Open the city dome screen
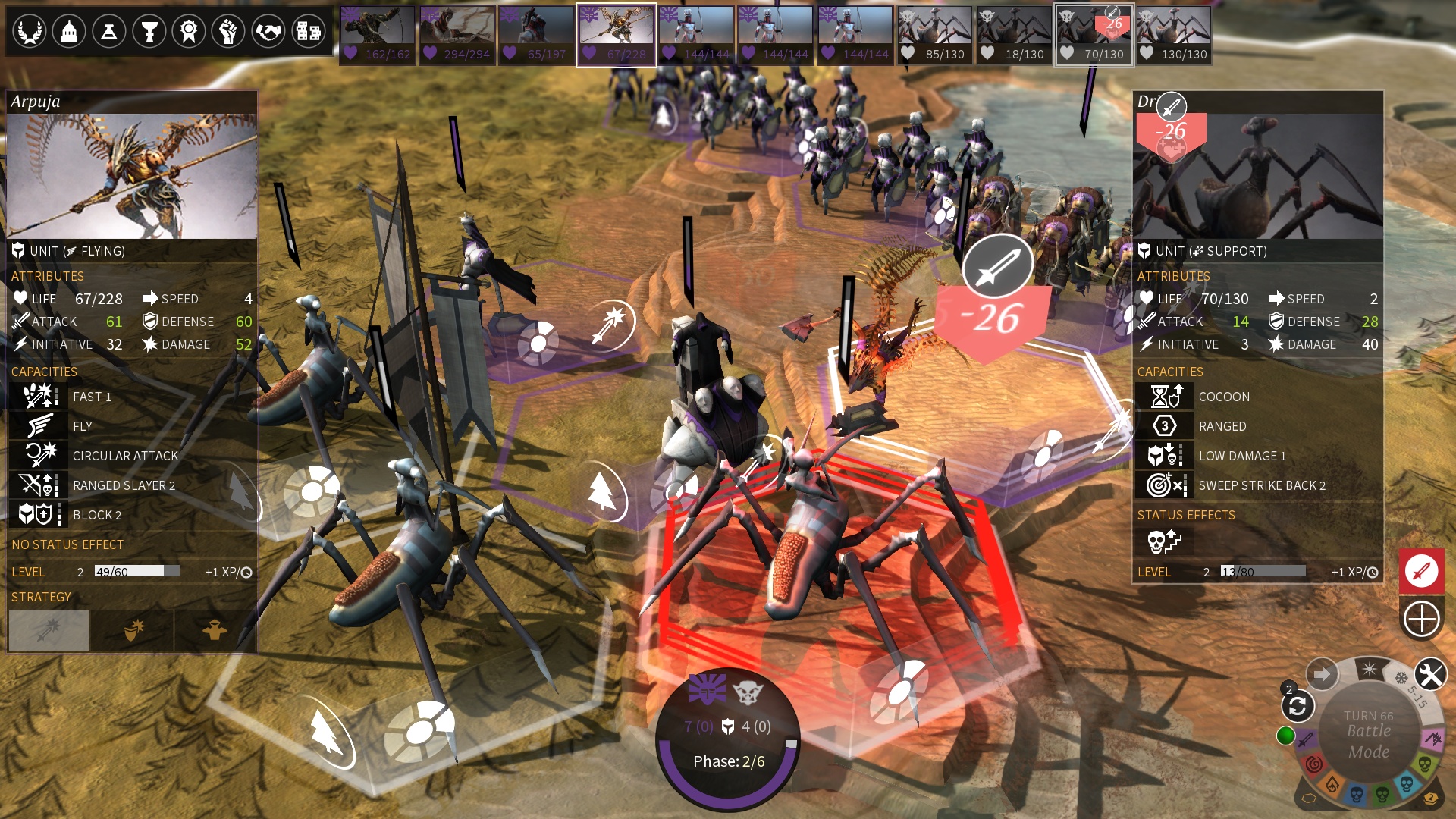1456x819 pixels. pos(69,32)
